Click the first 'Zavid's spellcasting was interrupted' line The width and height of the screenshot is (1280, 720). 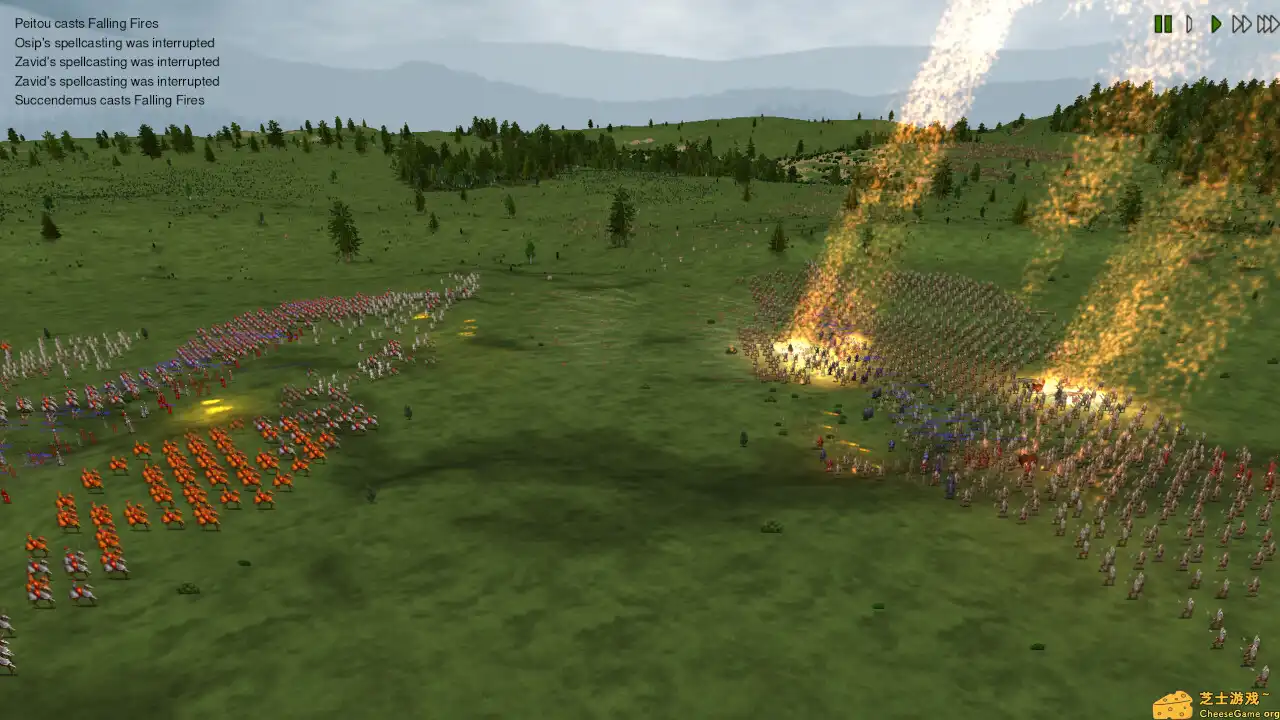(x=116, y=61)
